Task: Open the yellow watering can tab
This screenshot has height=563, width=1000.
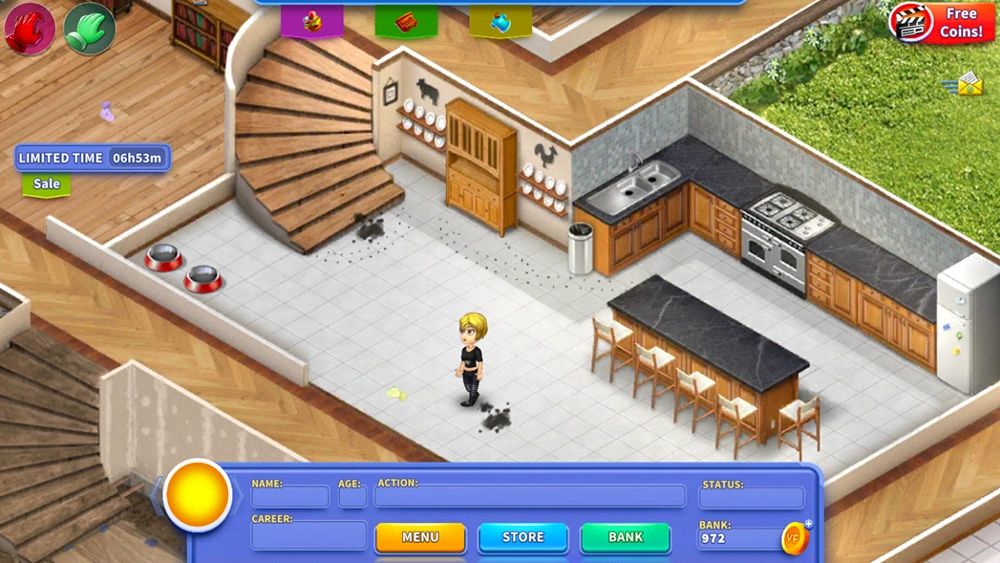Action: (500, 21)
